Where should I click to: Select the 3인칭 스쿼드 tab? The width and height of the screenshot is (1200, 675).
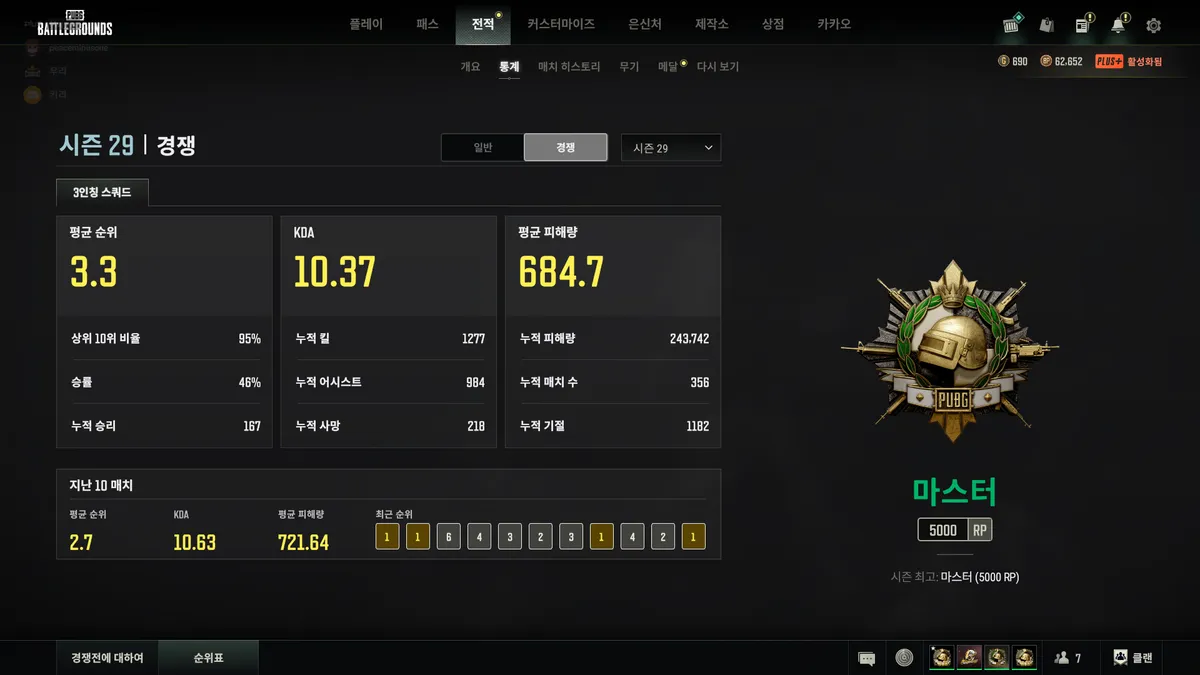pos(102,192)
